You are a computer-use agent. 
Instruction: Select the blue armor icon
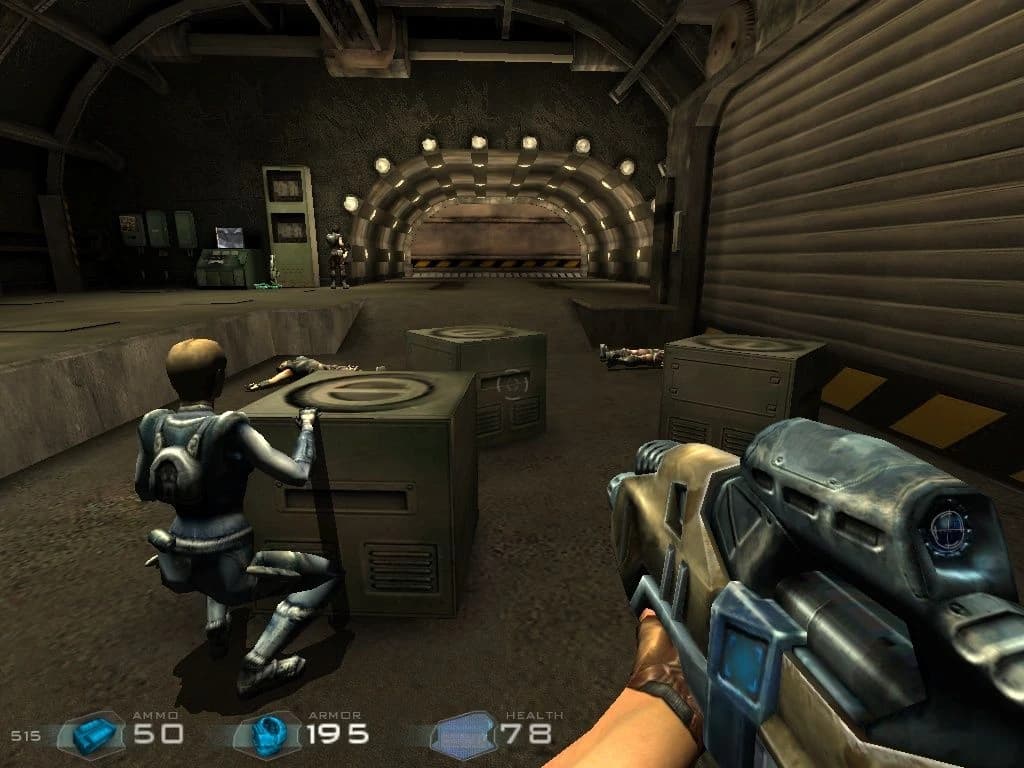(267, 735)
